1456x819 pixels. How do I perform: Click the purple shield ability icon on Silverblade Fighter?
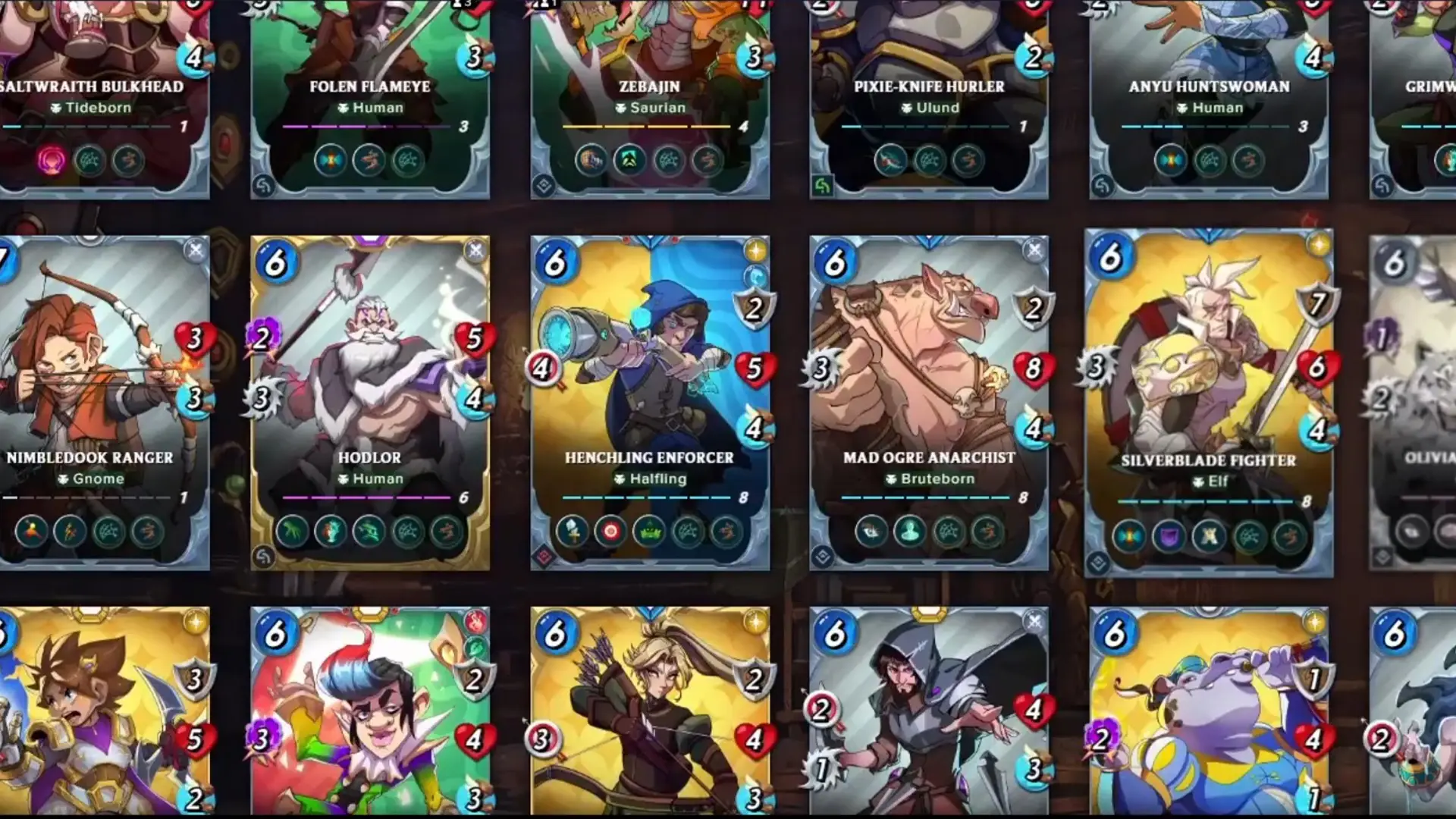(1168, 535)
